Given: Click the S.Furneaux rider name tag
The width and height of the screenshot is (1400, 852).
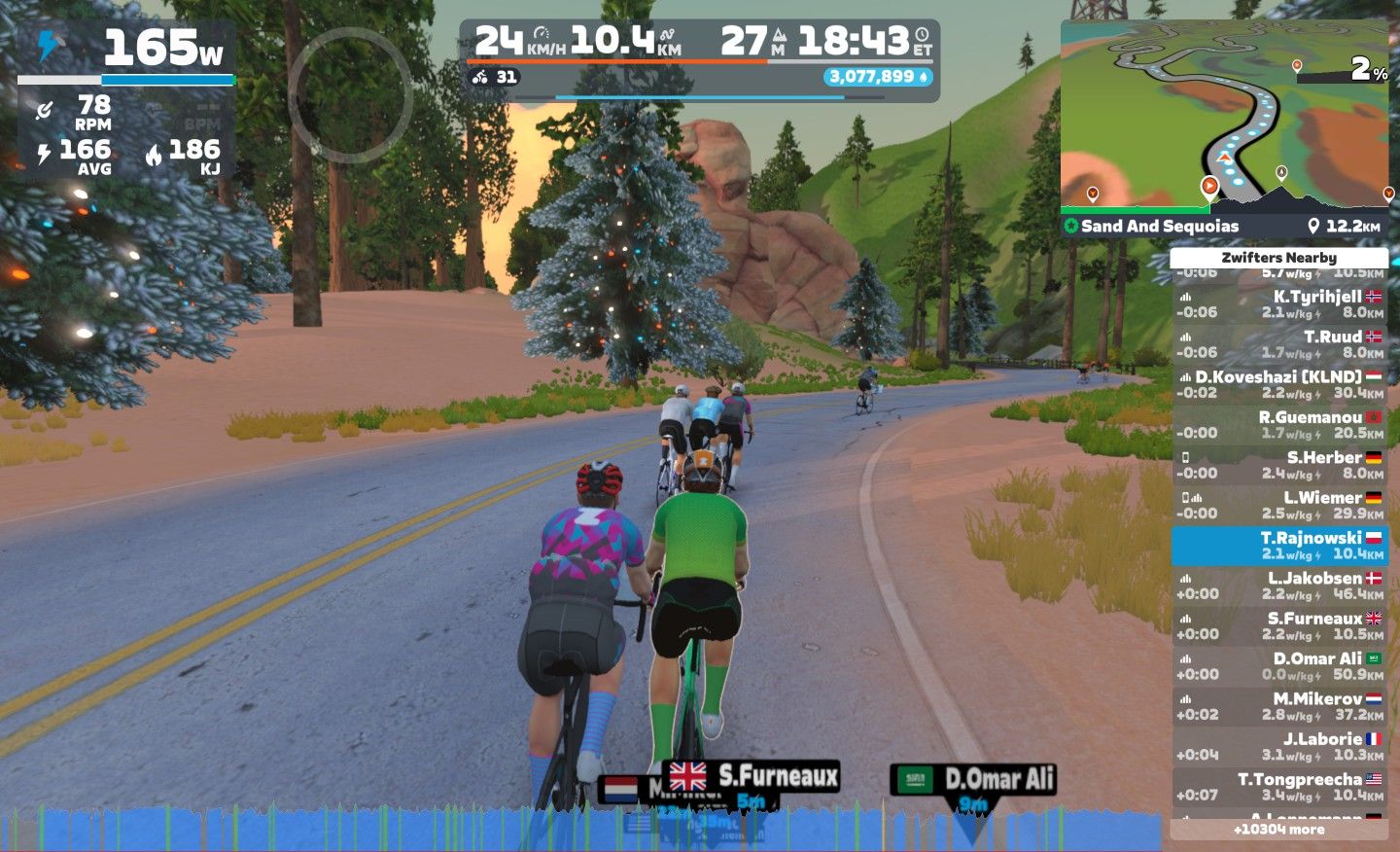Looking at the screenshot, I should 764,776.
